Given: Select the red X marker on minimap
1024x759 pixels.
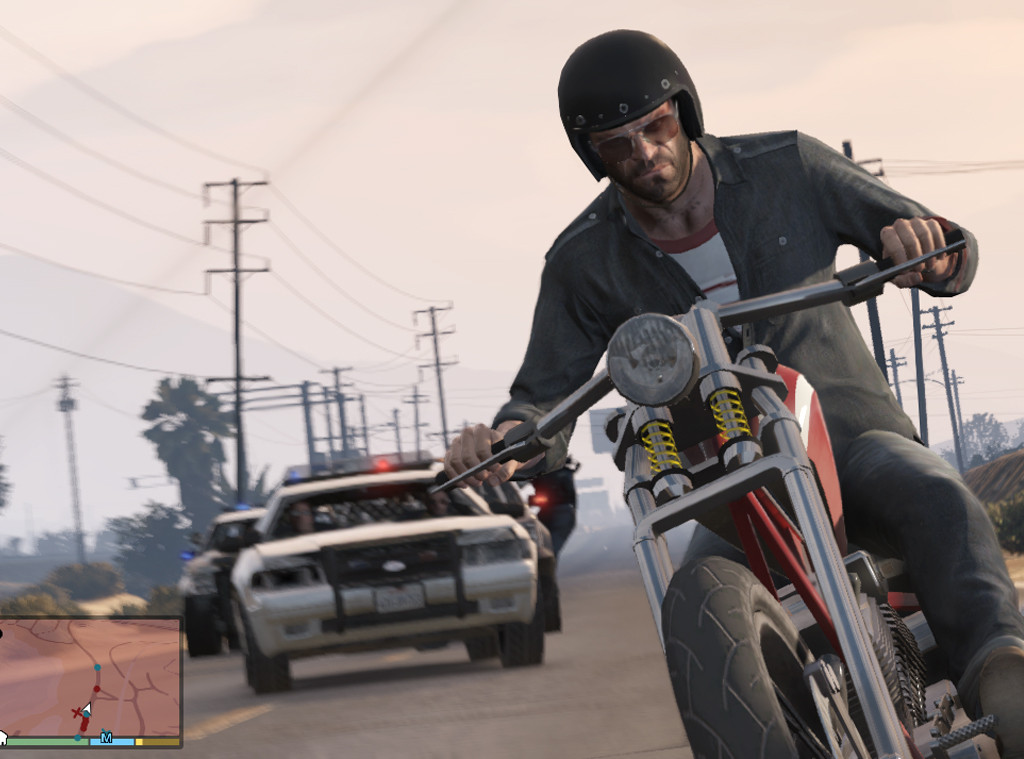Looking at the screenshot, I should 76,711.
